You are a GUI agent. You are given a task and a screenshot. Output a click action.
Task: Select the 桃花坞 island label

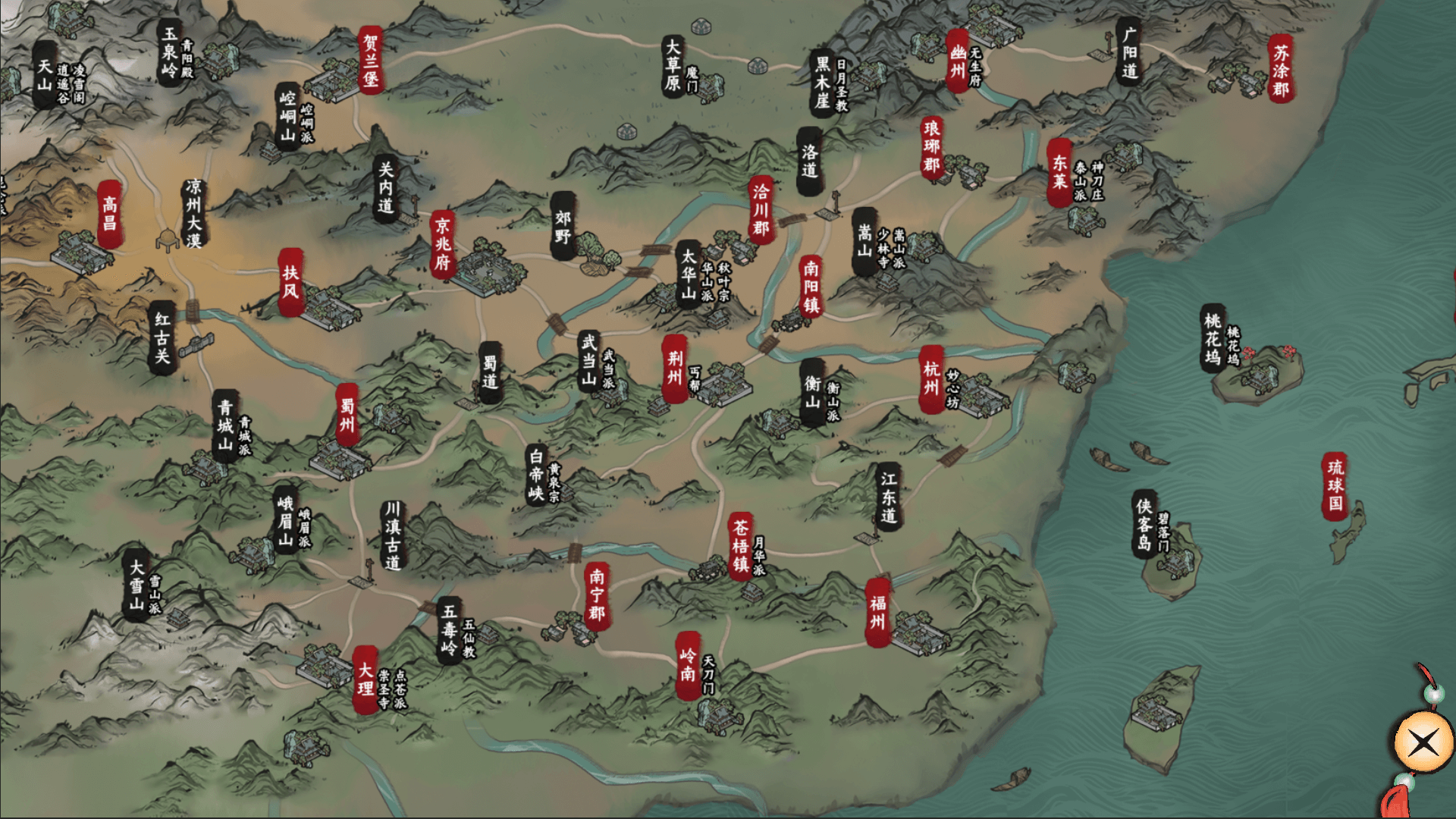(x=1212, y=340)
